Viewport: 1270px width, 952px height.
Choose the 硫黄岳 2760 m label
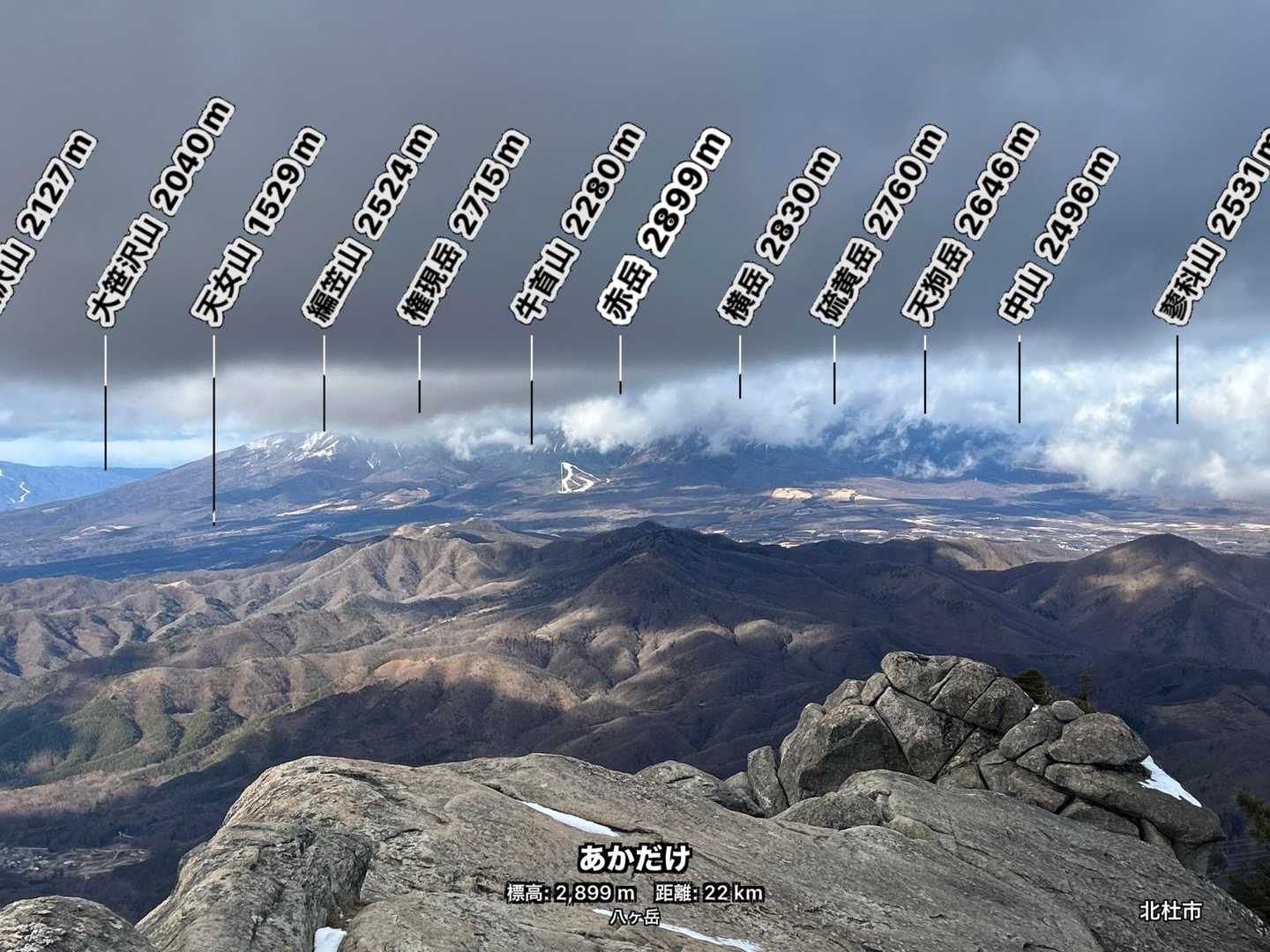pyautogui.click(x=878, y=227)
